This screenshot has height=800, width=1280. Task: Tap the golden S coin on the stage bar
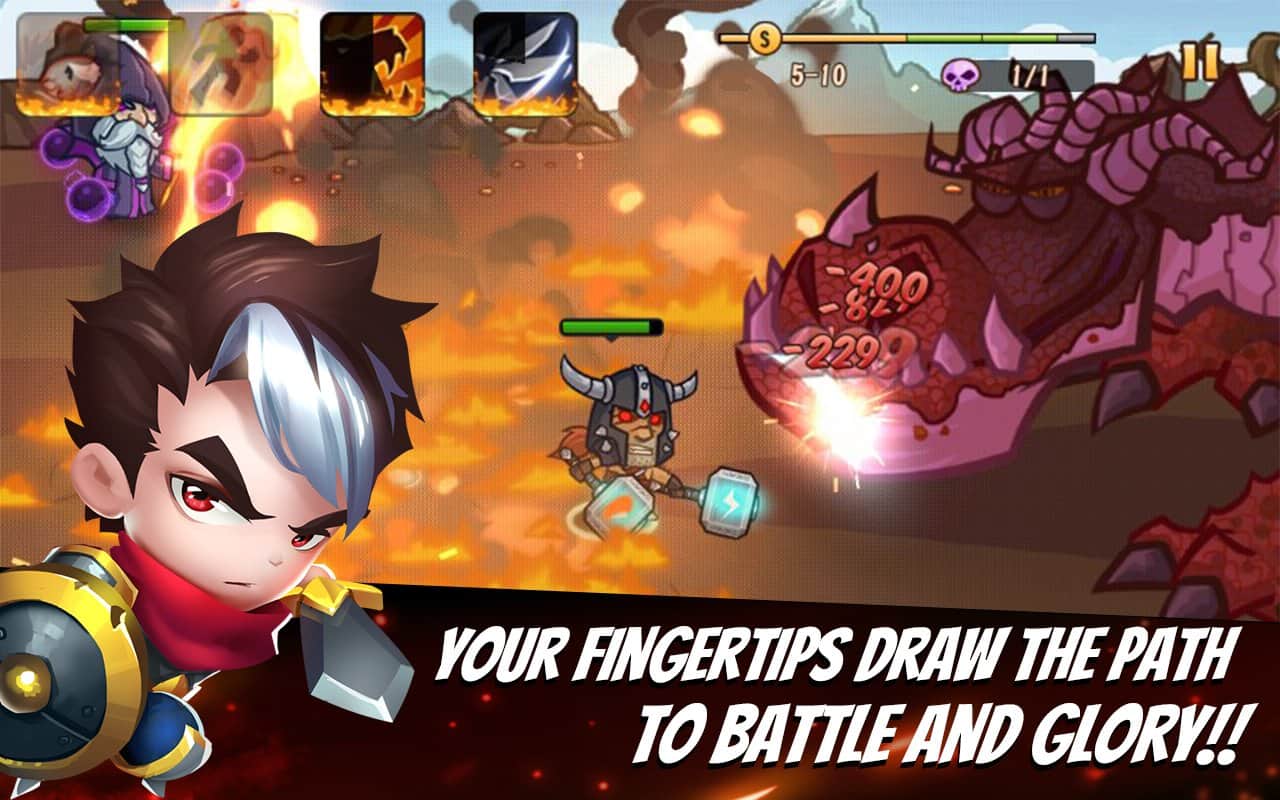pos(764,40)
